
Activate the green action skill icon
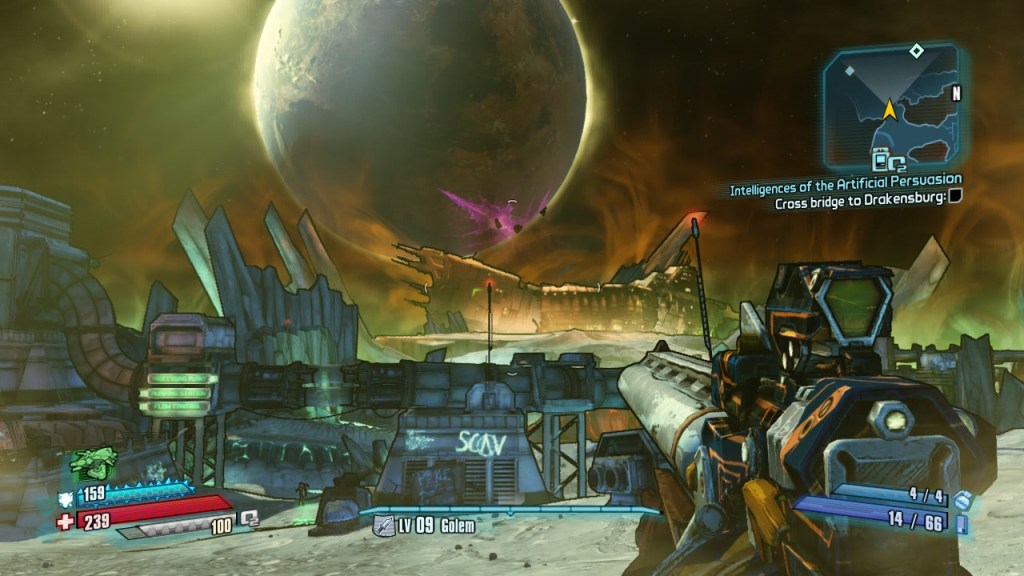[x=92, y=463]
